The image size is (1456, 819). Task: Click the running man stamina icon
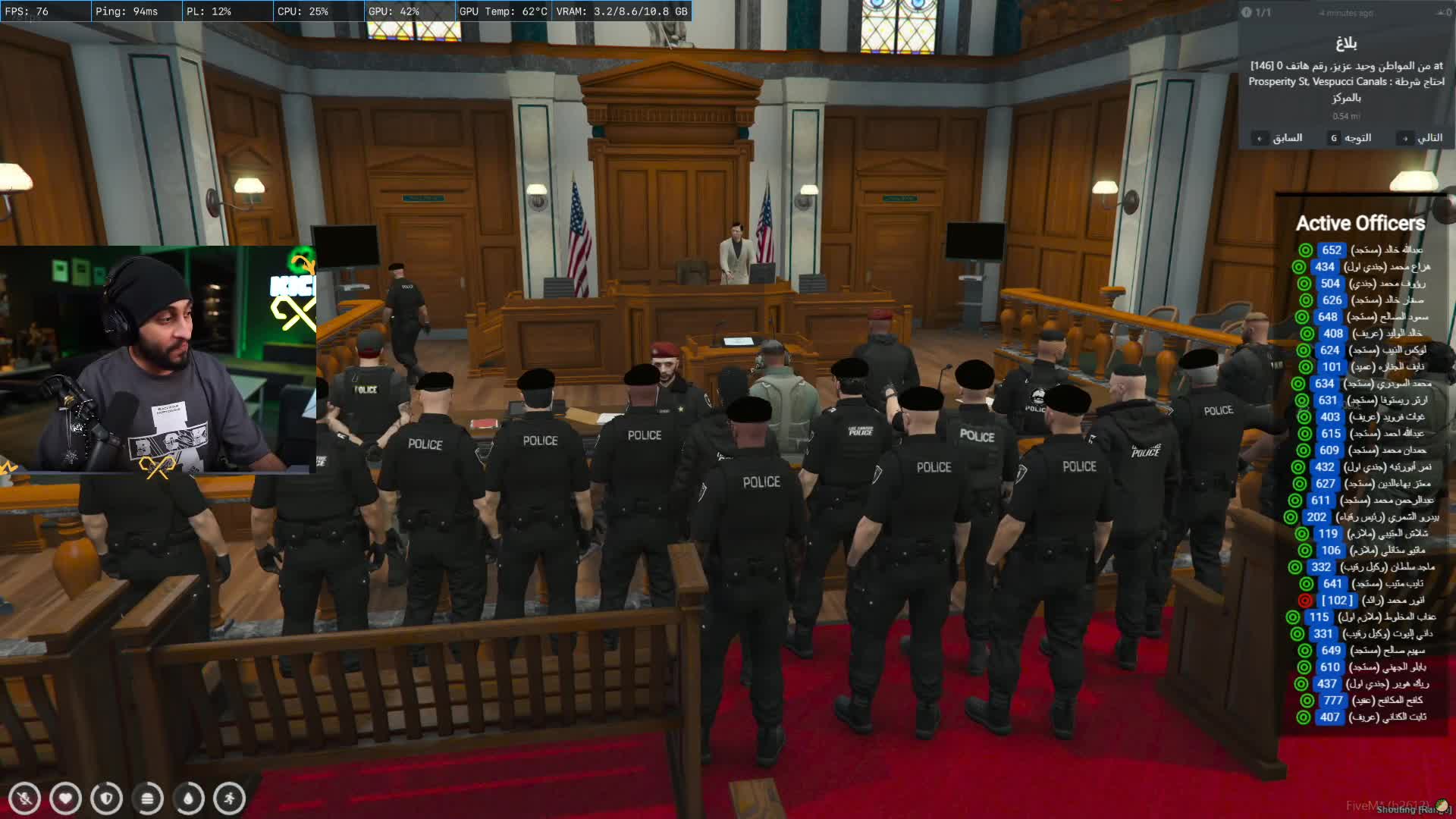(229, 799)
